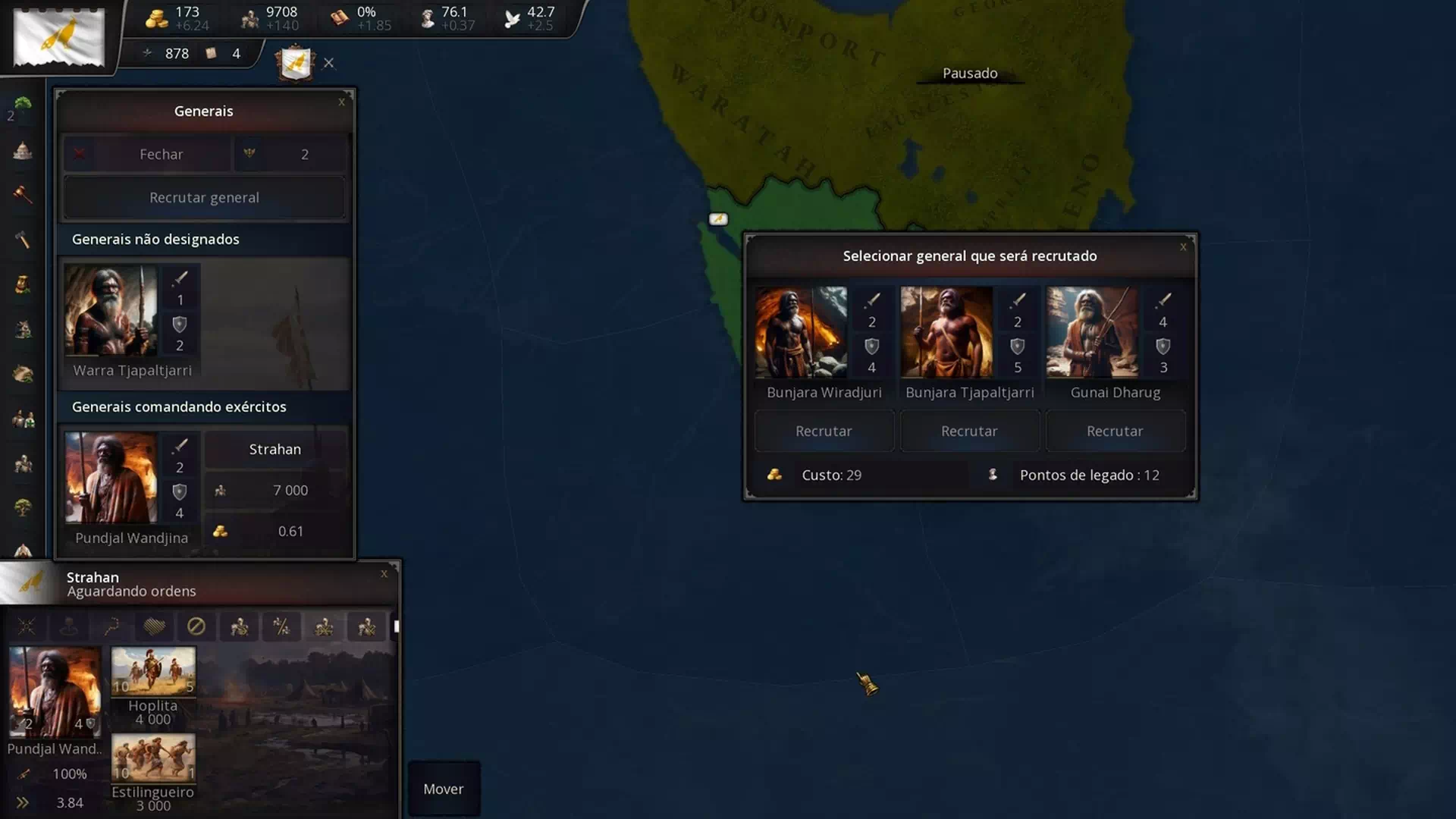Recruit Bunjara Wiradjuri

(x=824, y=431)
